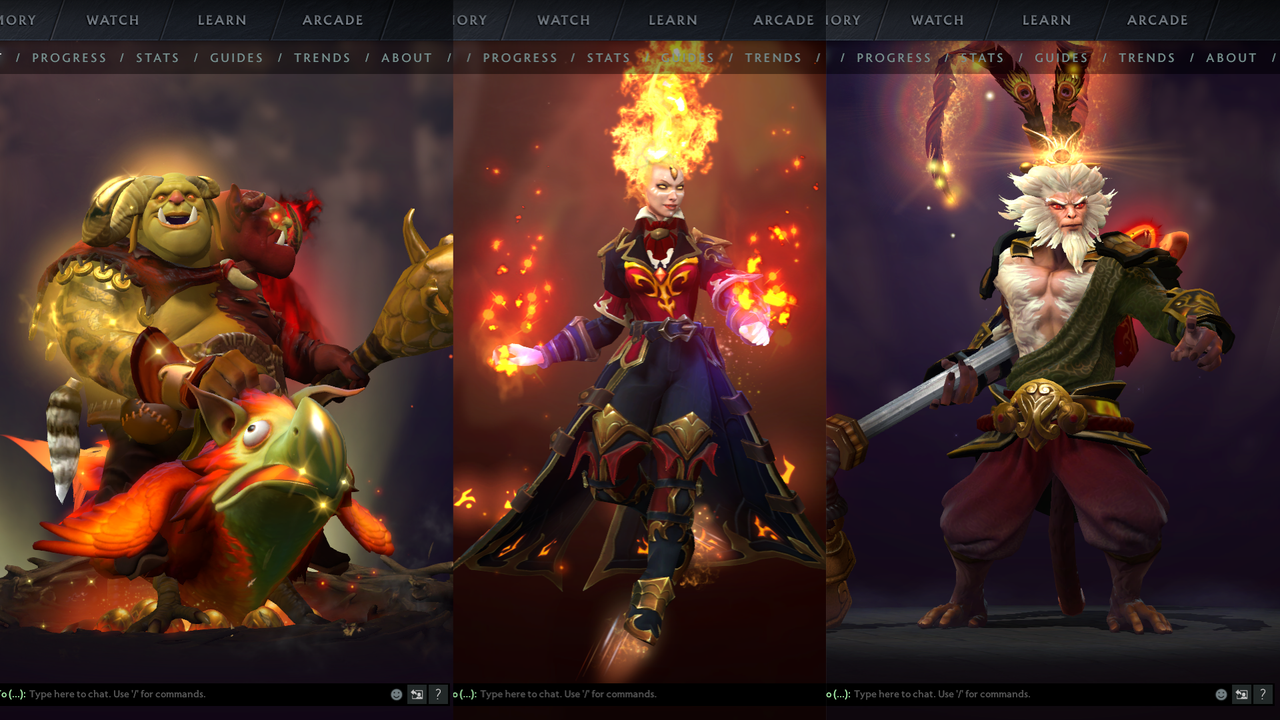Open the ABOUT tab in the right panel
The width and height of the screenshot is (1280, 720).
coord(1231,57)
